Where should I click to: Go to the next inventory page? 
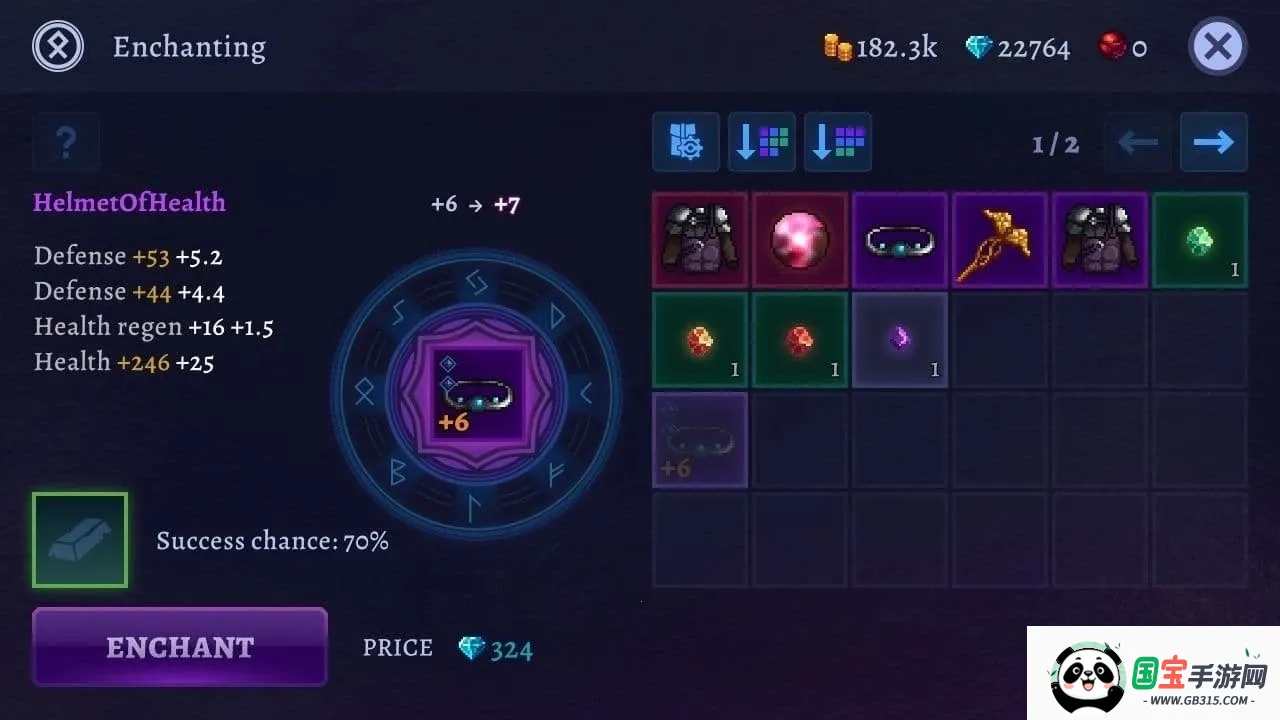[x=1213, y=142]
